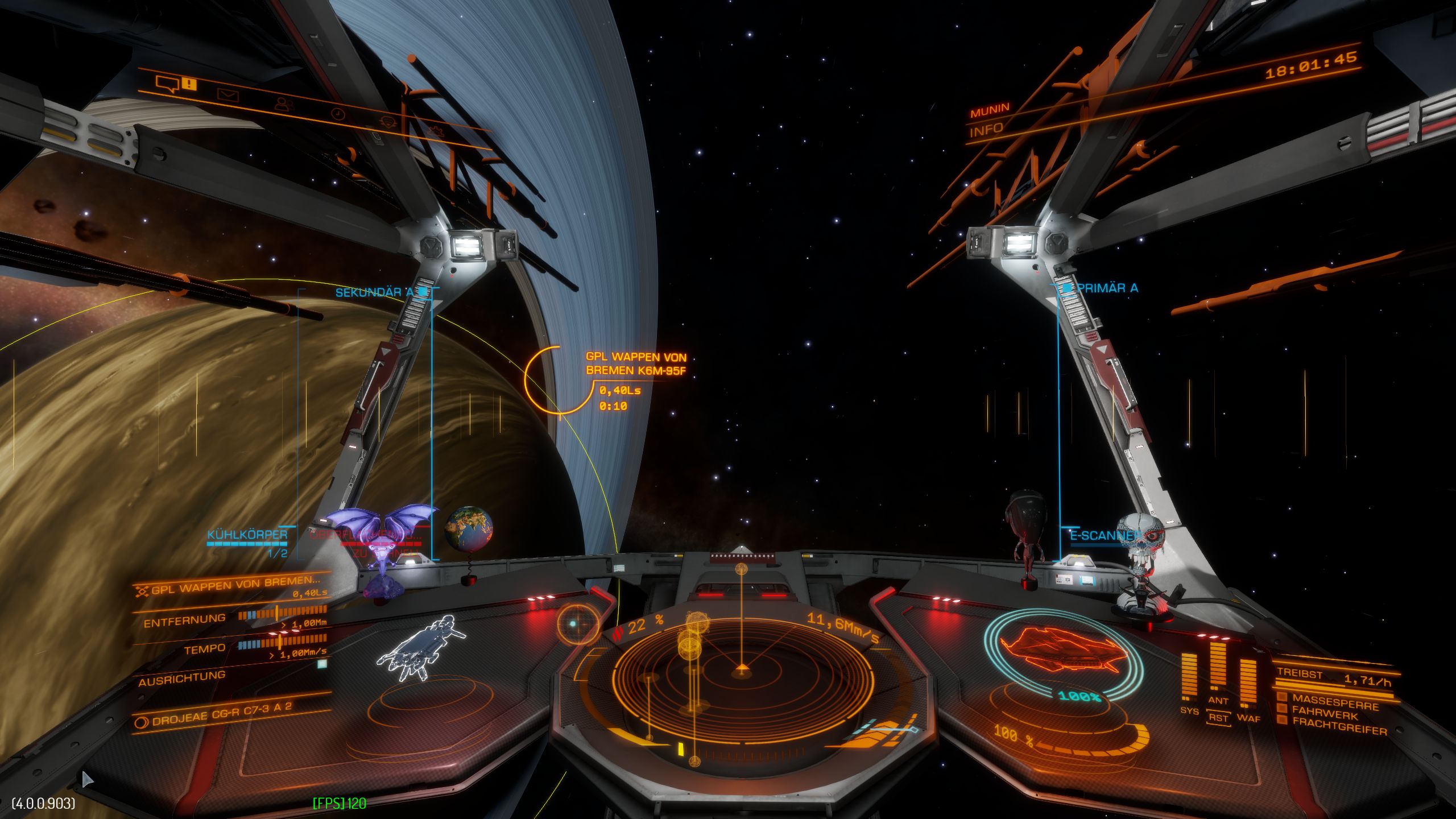
Task: Click the Primär A fire group label
Action: click(x=1107, y=288)
